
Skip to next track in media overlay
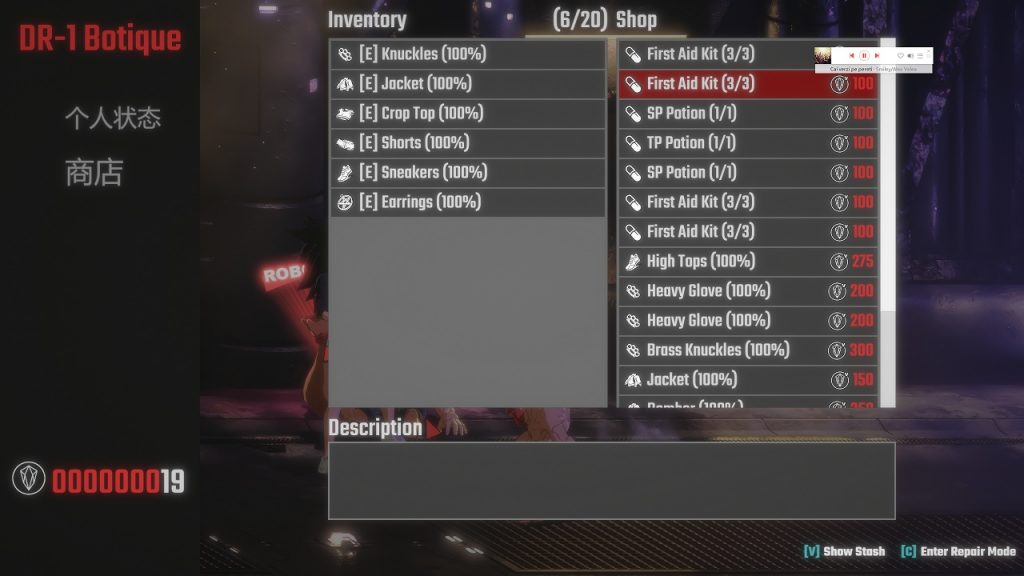pos(877,55)
